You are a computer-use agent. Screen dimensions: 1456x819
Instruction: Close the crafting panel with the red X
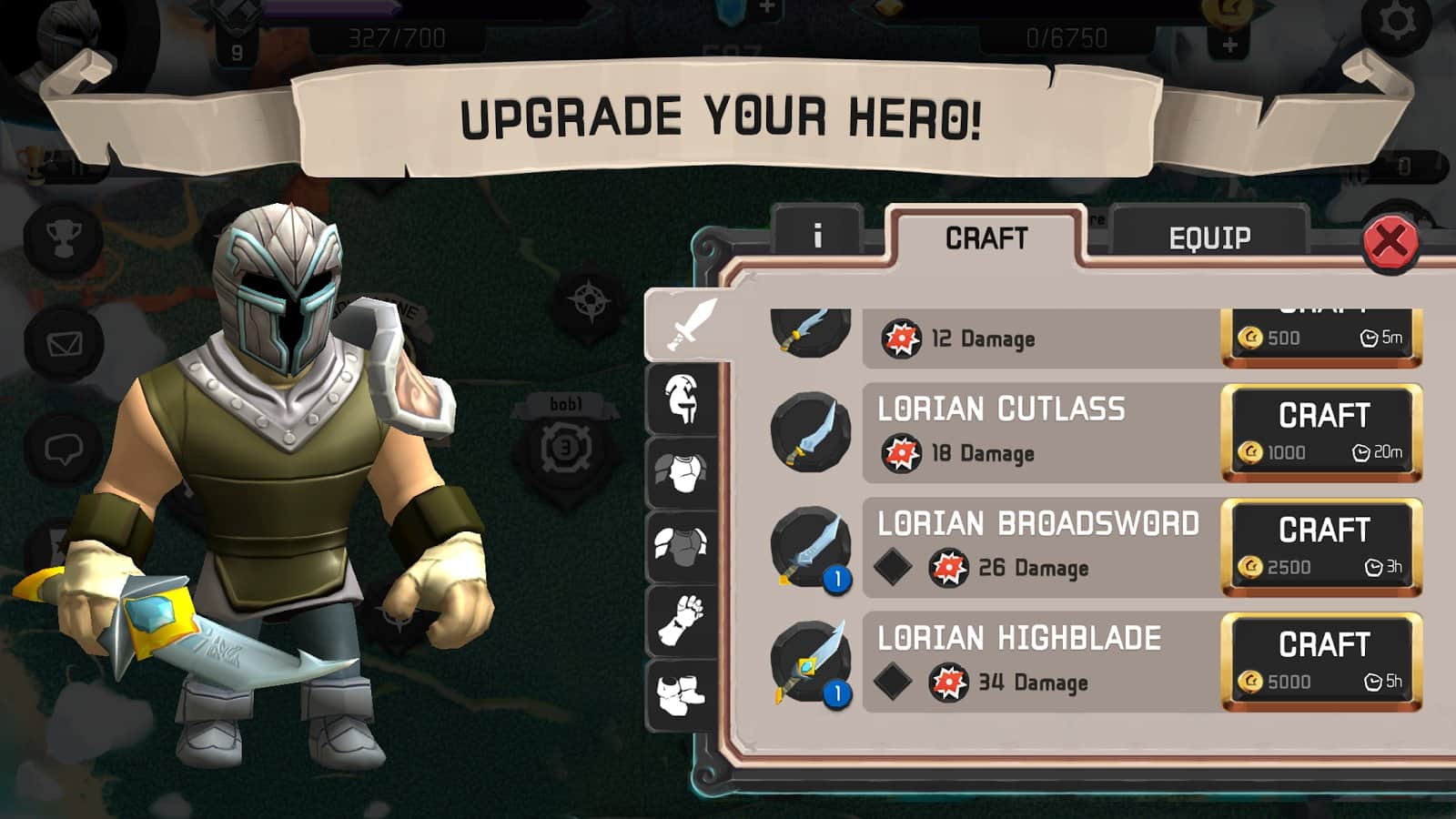[1390, 242]
